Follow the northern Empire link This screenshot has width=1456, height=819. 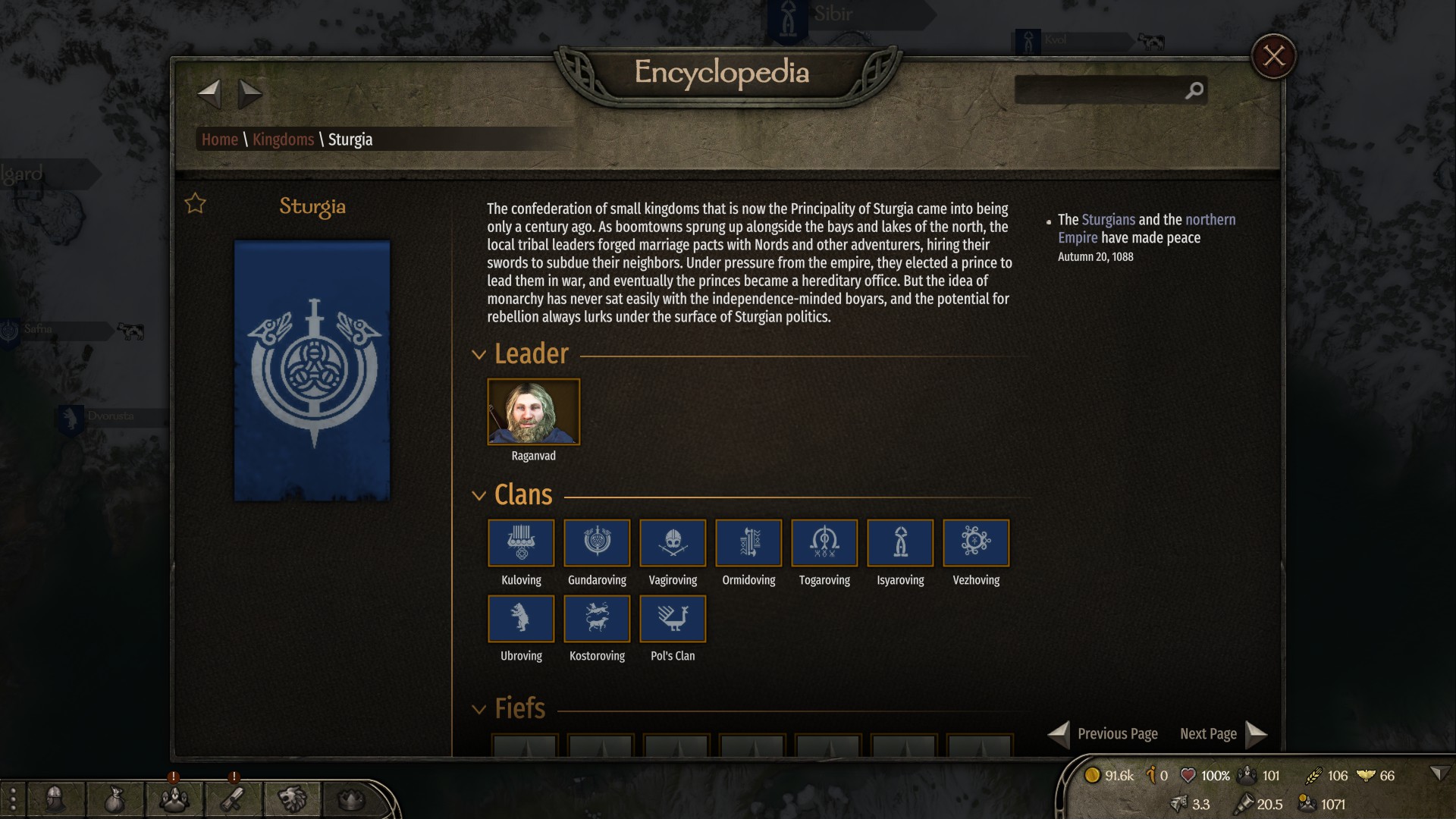click(1209, 220)
